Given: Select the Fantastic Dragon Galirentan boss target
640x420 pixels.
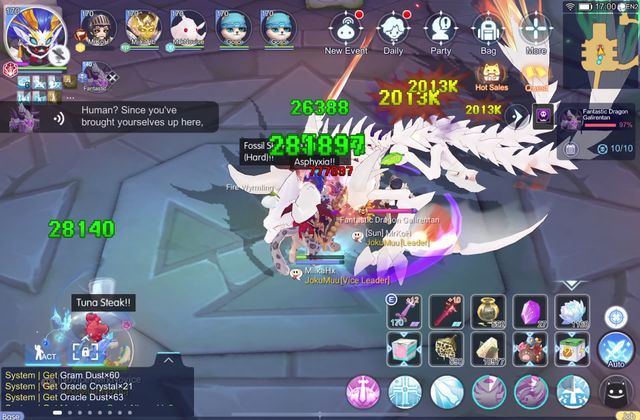Looking at the screenshot, I should coord(596,118).
